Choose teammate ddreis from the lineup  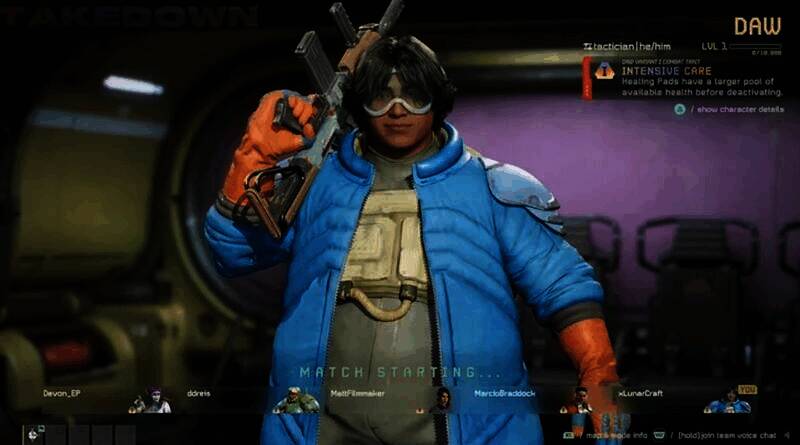point(199,394)
